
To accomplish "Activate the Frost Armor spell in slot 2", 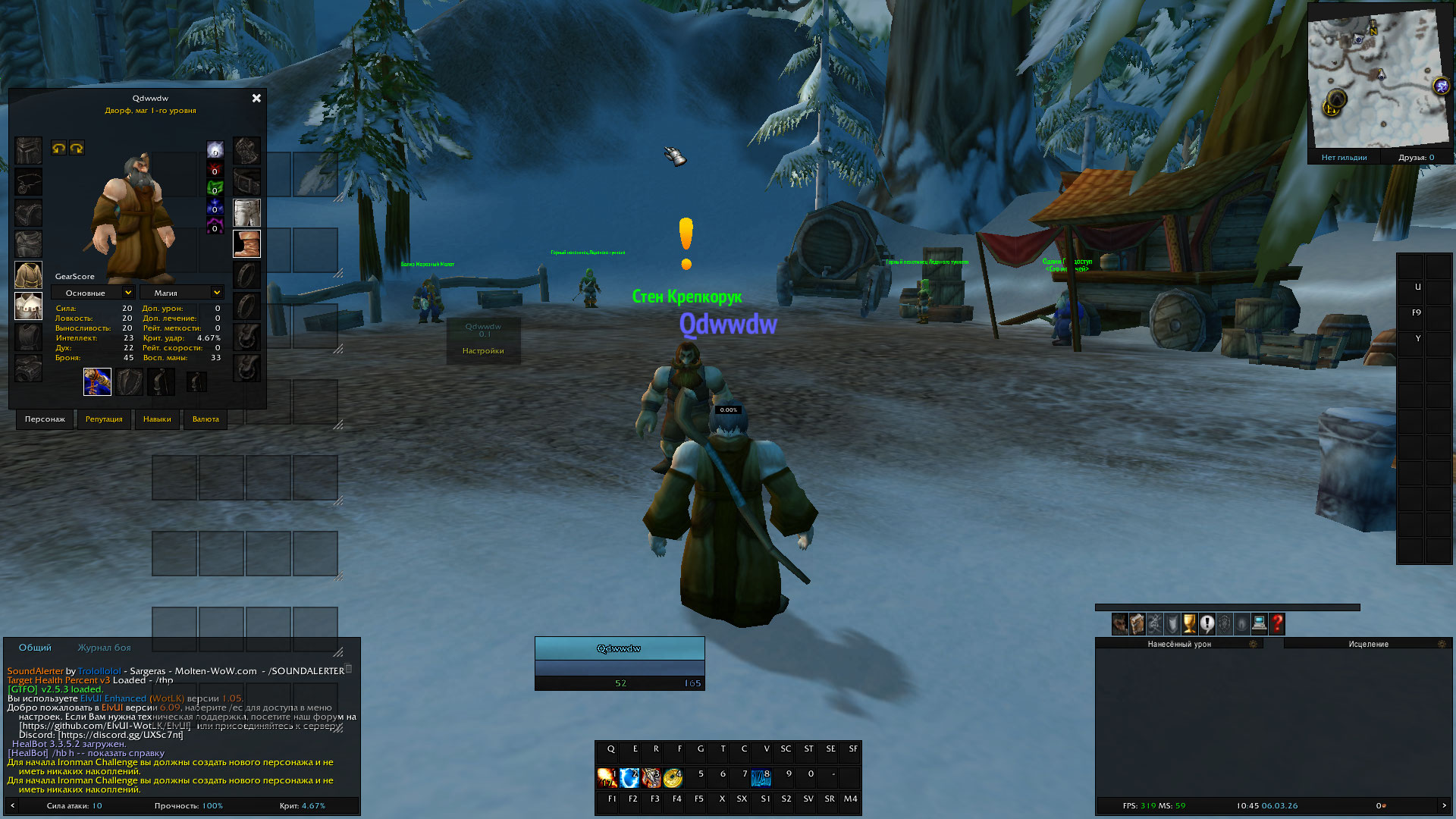I will (629, 778).
